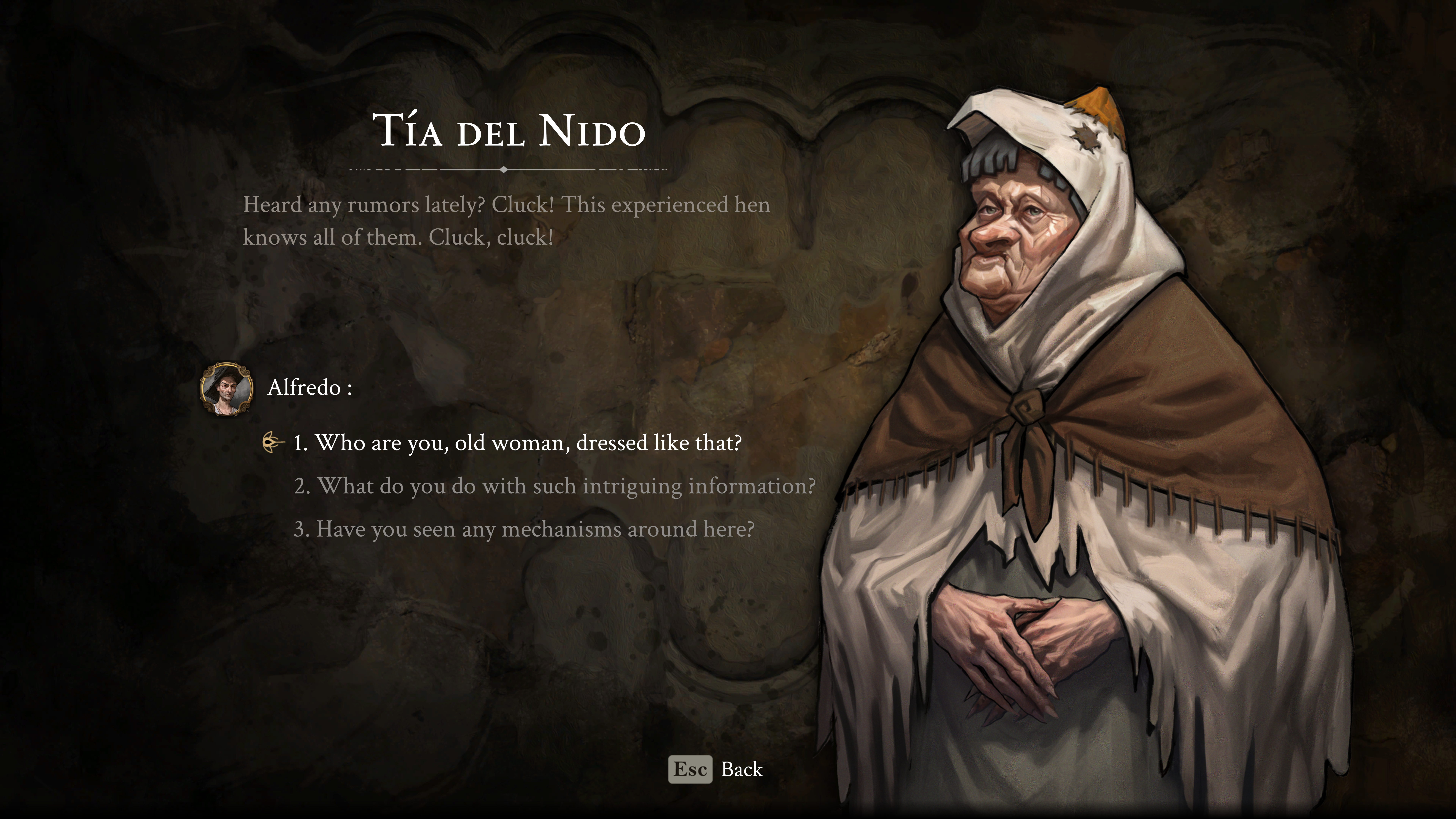The height and width of the screenshot is (819, 1456).
Task: Select "Have you seen any mechanisms around here?"
Action: [524, 529]
